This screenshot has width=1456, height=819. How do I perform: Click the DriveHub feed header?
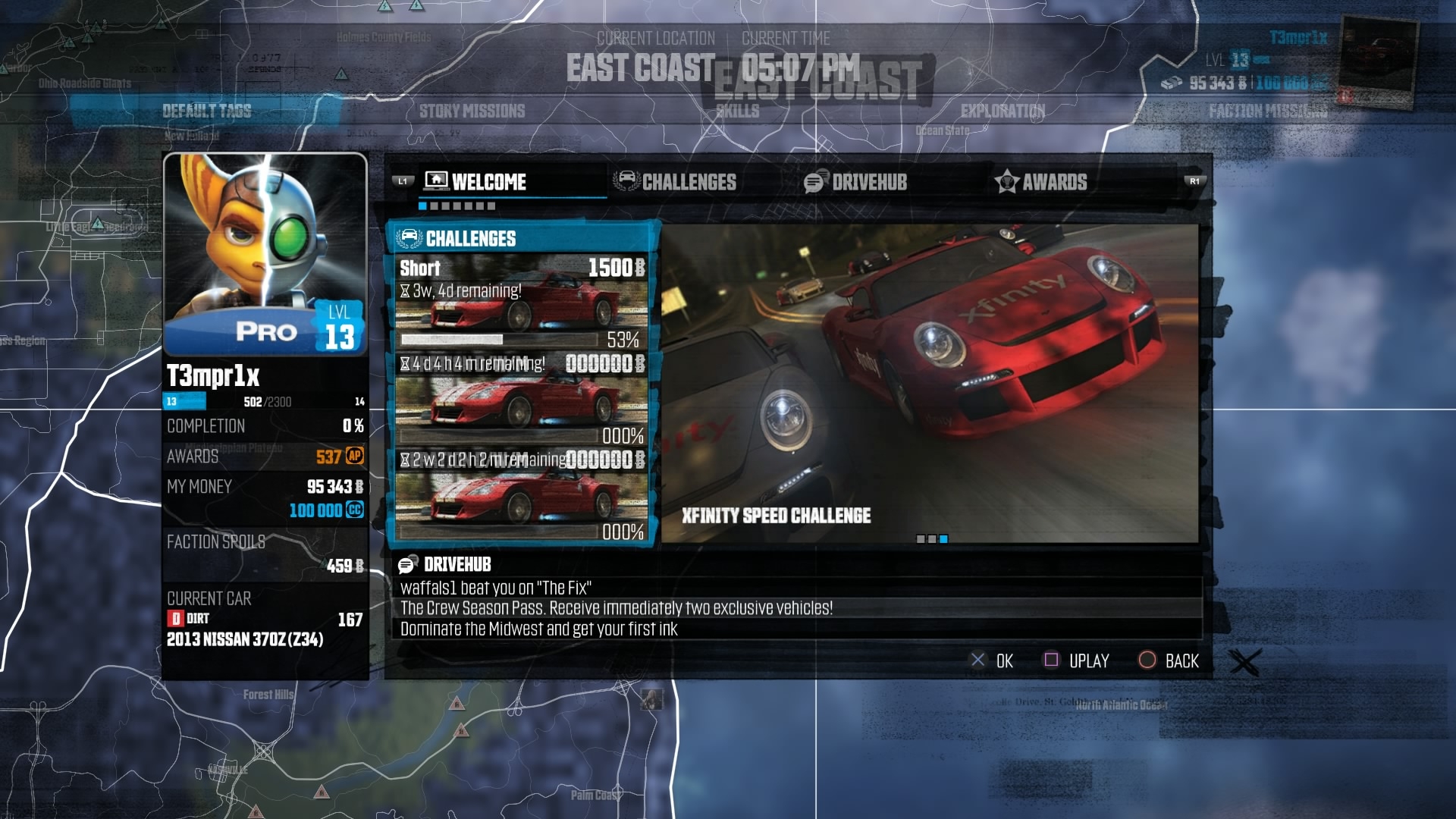pyautogui.click(x=457, y=564)
